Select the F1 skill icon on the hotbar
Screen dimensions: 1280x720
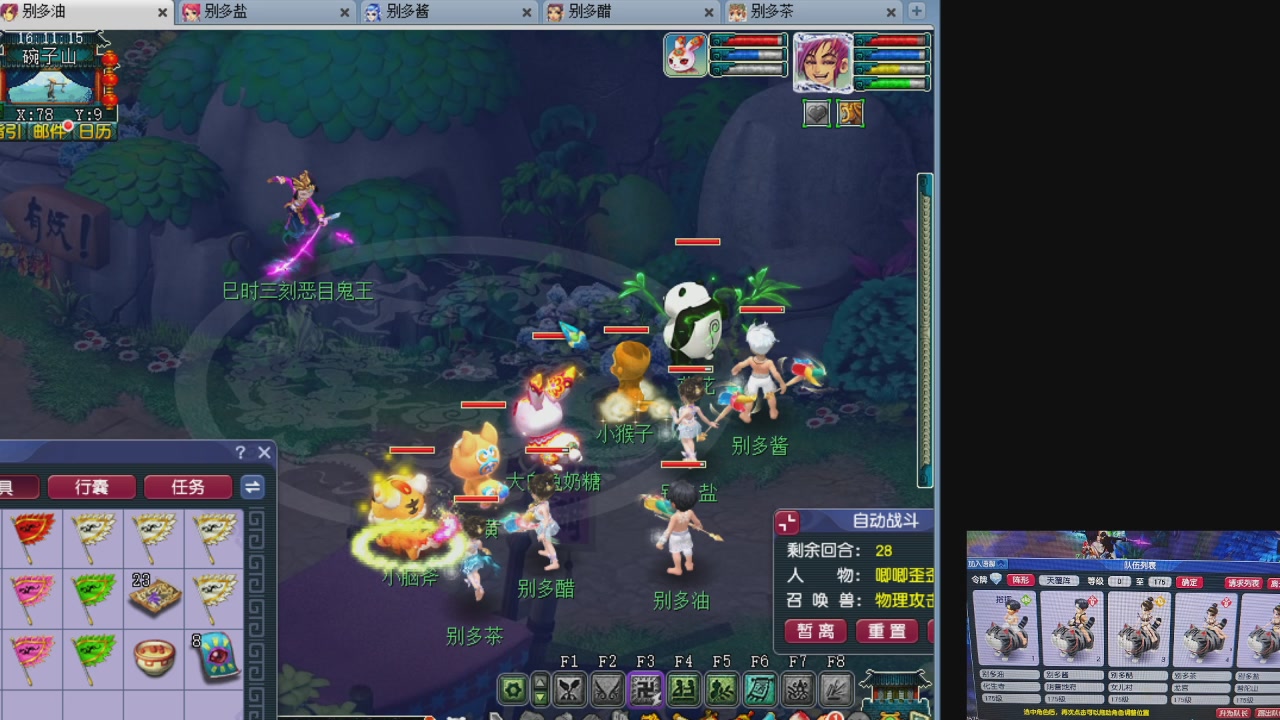tap(569, 687)
